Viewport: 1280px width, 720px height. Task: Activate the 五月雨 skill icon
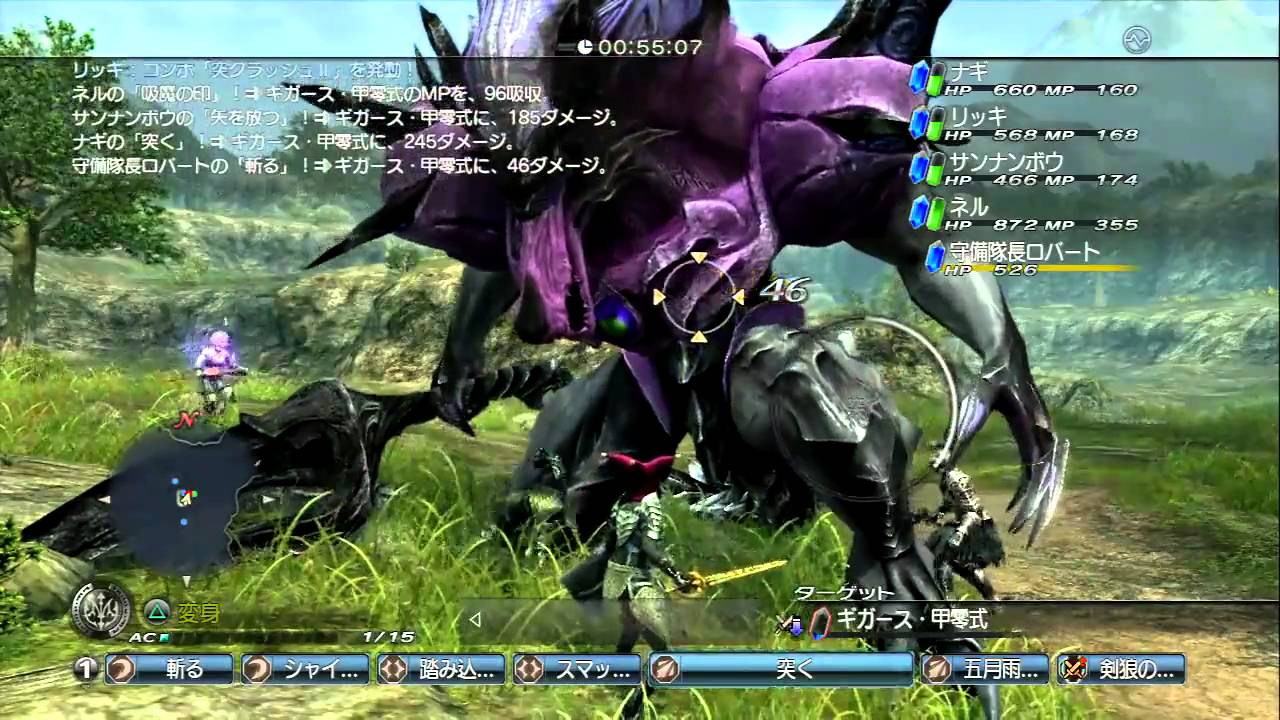click(938, 670)
